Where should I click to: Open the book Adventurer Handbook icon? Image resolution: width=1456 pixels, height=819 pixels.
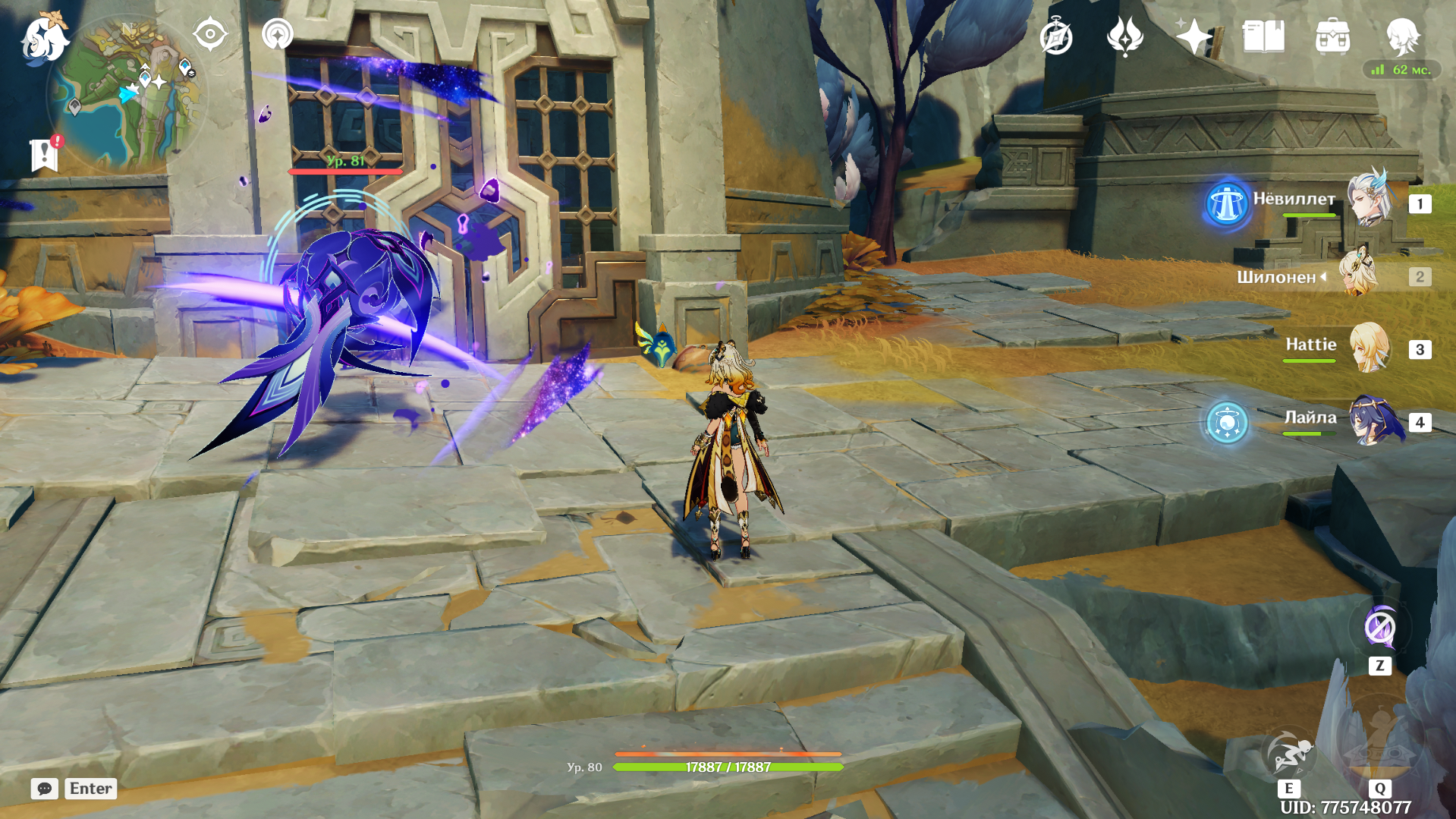1263,36
